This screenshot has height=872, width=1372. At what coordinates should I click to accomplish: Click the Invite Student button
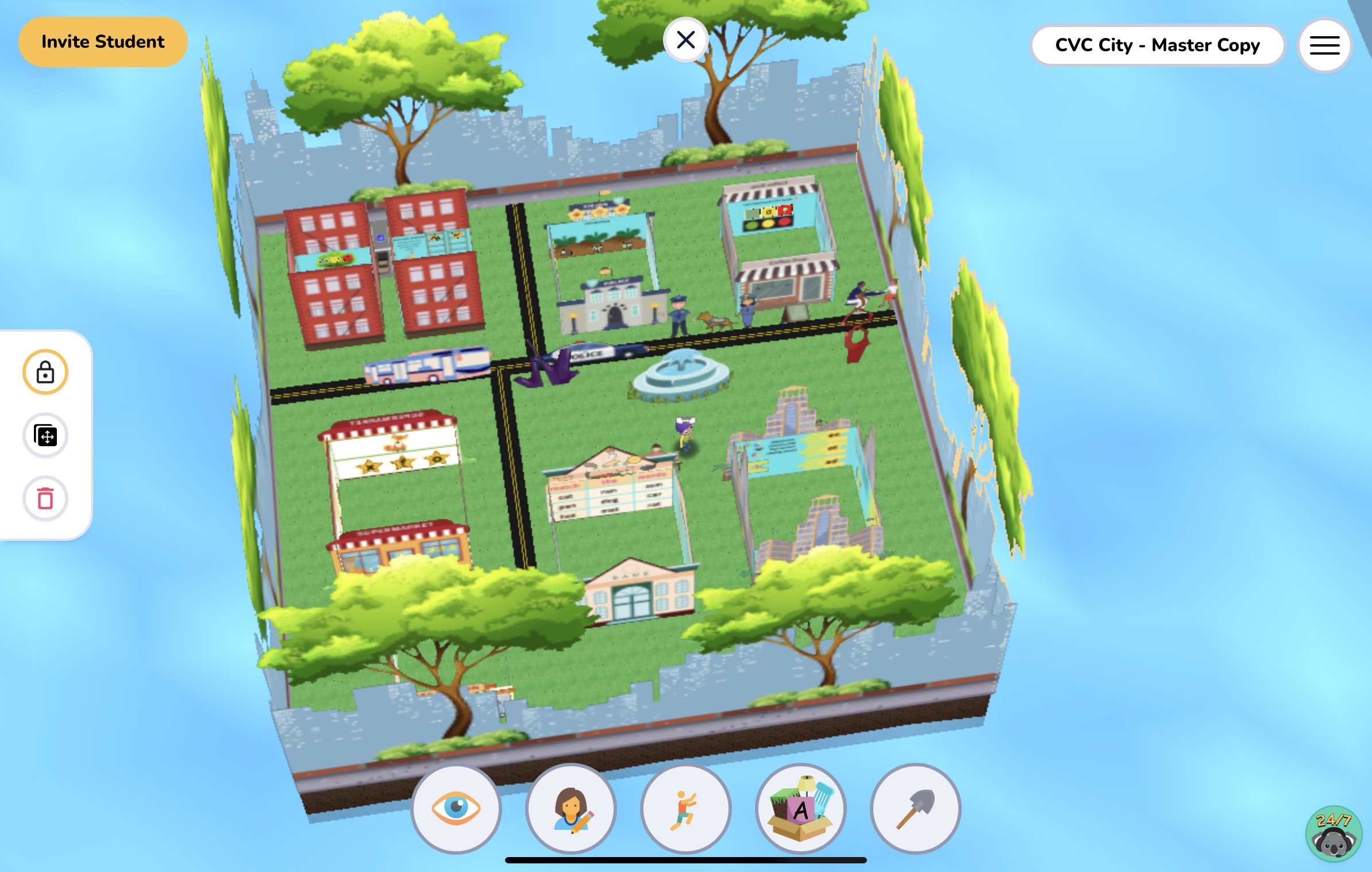pyautogui.click(x=103, y=41)
